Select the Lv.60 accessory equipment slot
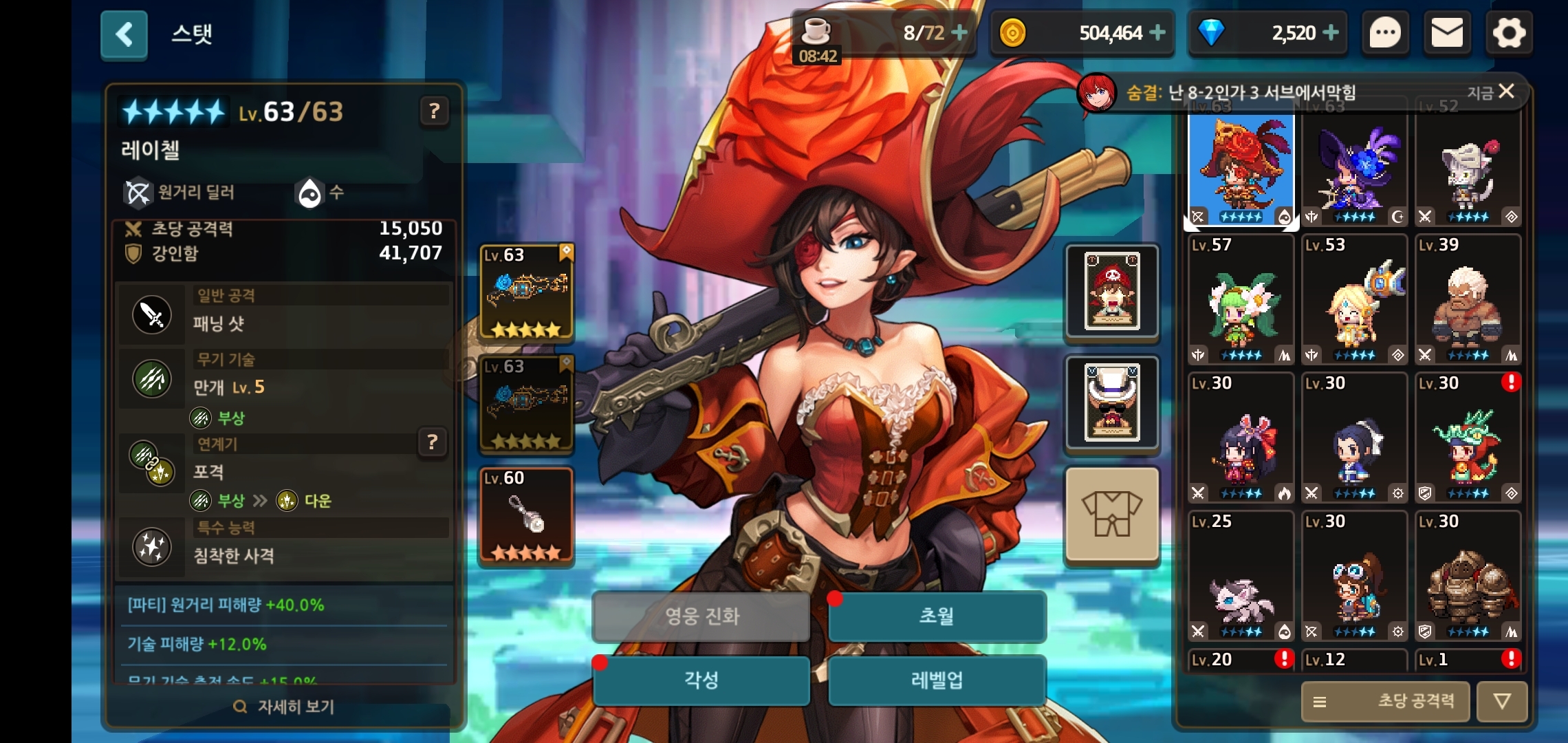Viewport: 1568px width, 743px height. pyautogui.click(x=526, y=516)
